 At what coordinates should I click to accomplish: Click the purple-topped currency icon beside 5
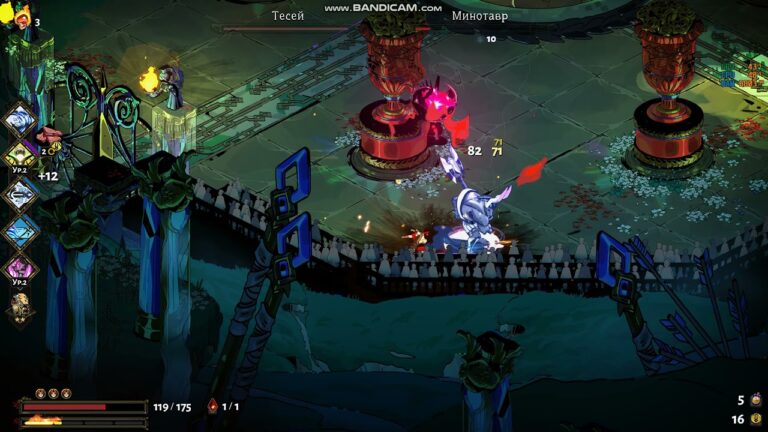(756, 400)
